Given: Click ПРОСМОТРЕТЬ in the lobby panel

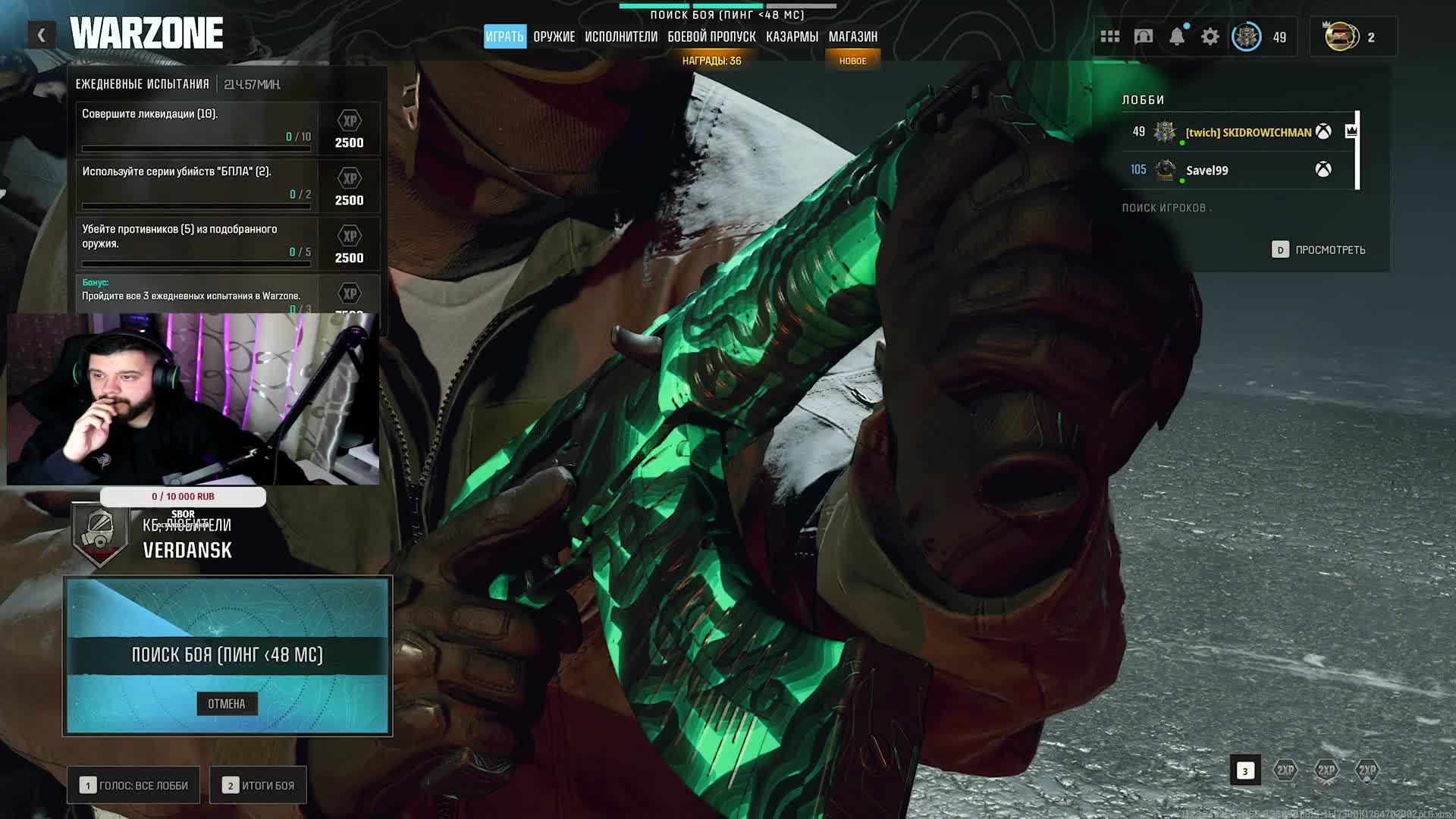Looking at the screenshot, I should tap(1319, 249).
